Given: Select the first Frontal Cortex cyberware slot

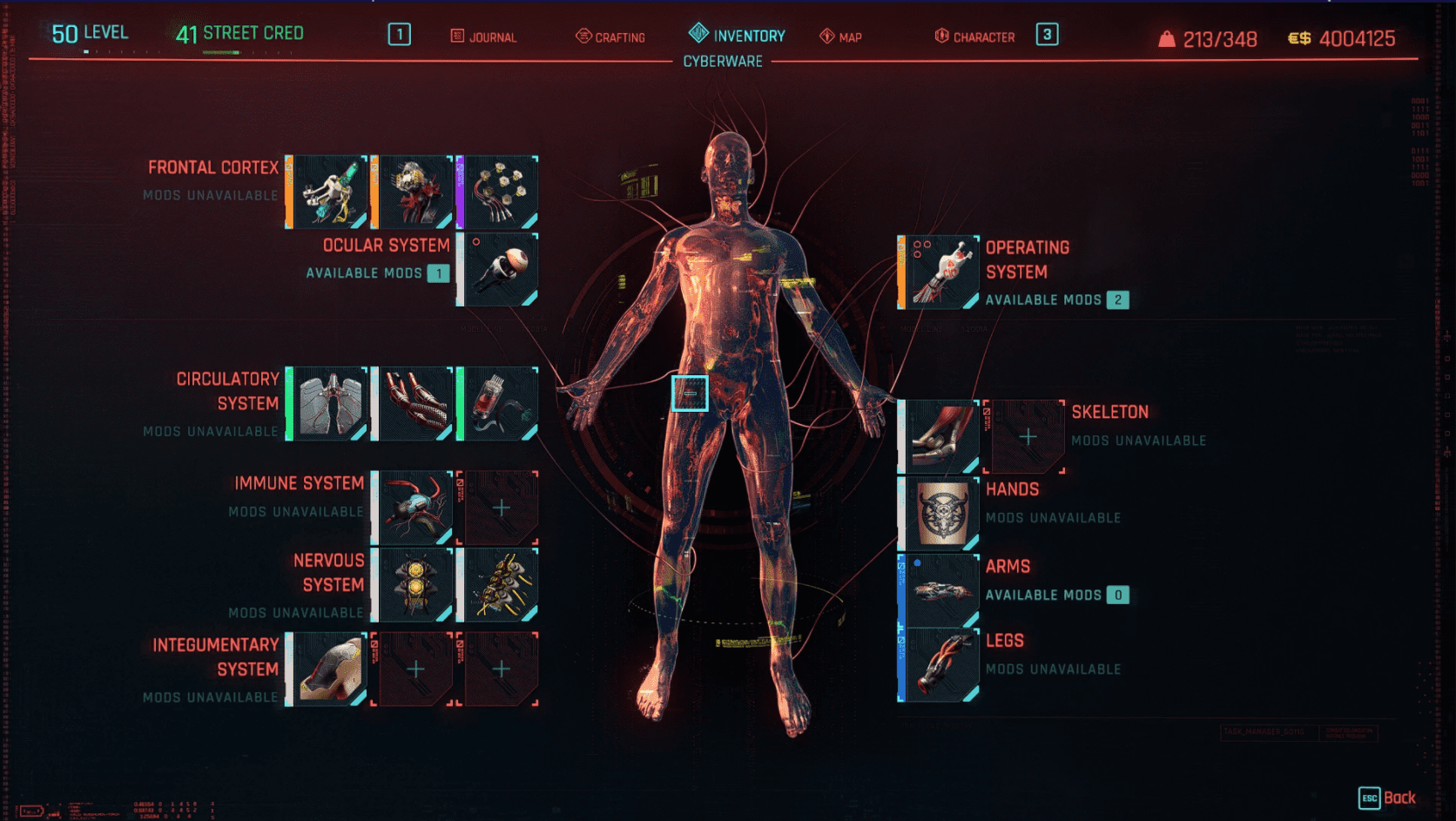Looking at the screenshot, I should 329,192.
